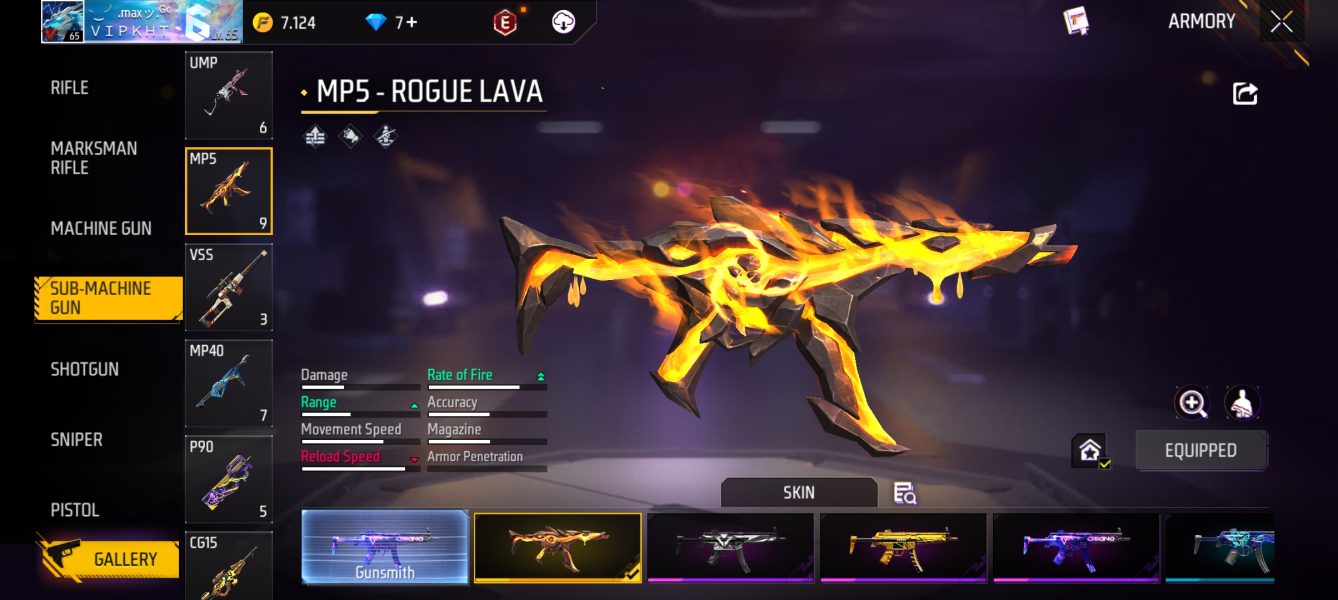Open the diamond top-up plus
Image resolution: width=1338 pixels, height=600 pixels.
[410, 22]
